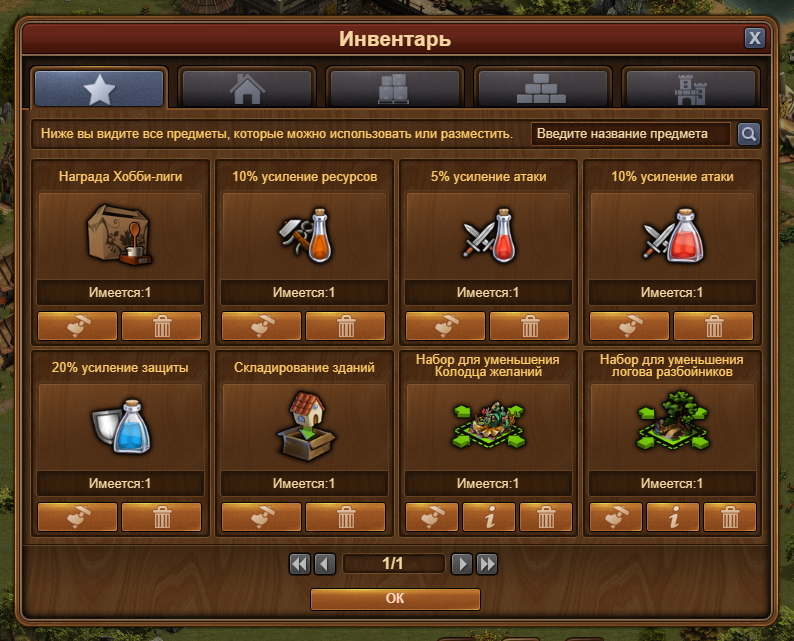Show info for Колодца желаний kit
This screenshot has width=794, height=641.
(x=490, y=517)
